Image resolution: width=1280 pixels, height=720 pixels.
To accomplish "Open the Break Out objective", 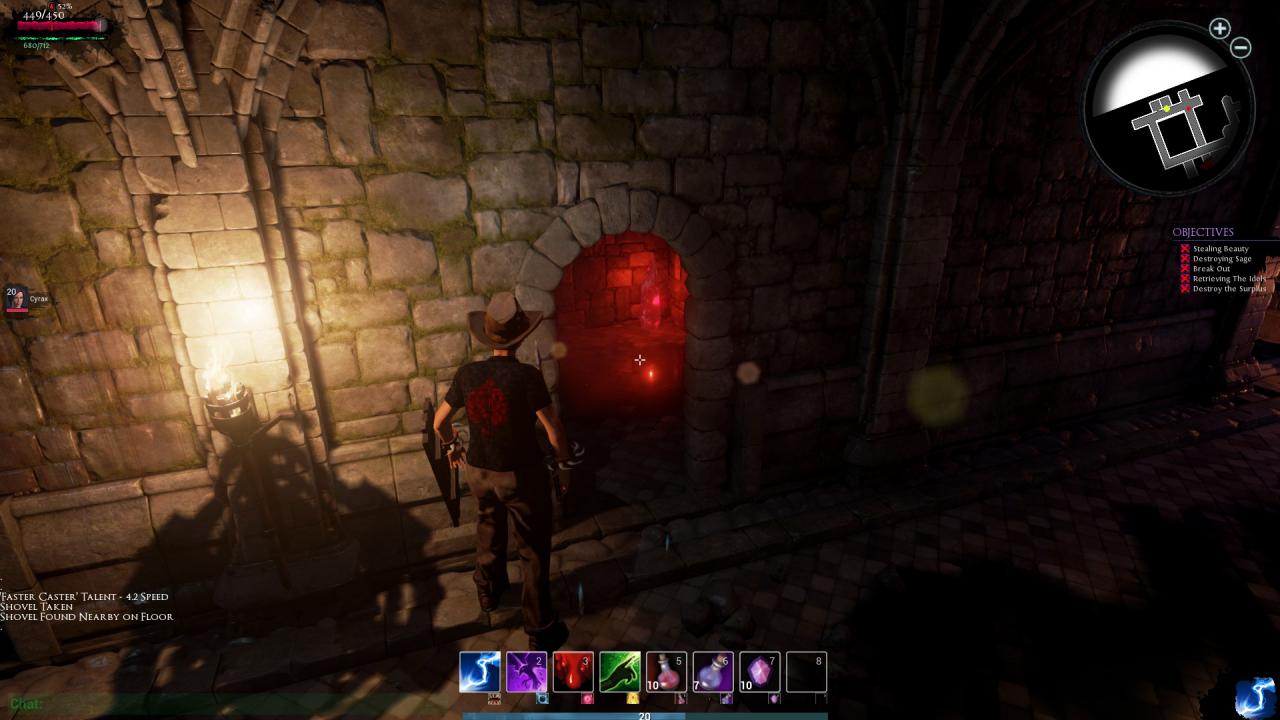I will tap(1211, 269).
